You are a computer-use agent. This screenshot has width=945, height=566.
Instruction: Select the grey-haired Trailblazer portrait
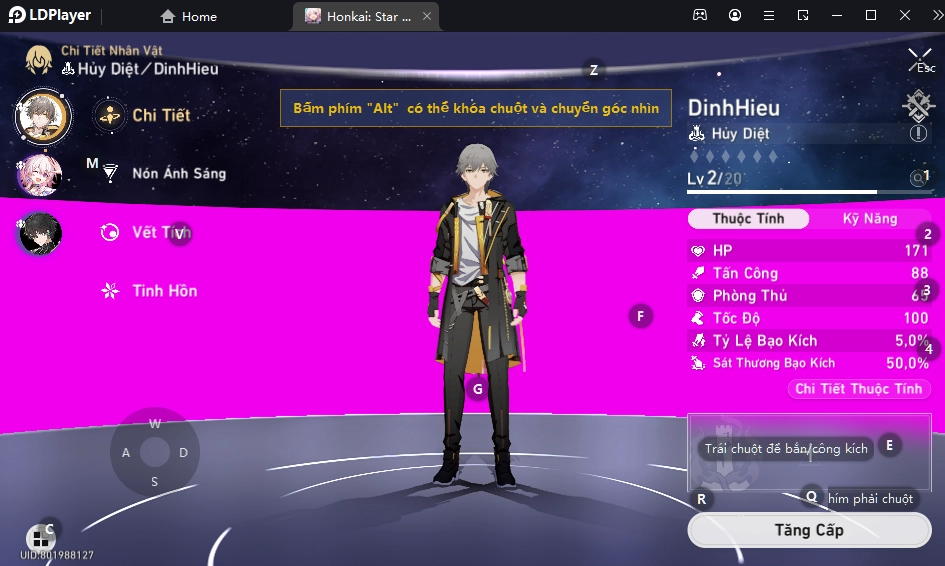(42, 115)
